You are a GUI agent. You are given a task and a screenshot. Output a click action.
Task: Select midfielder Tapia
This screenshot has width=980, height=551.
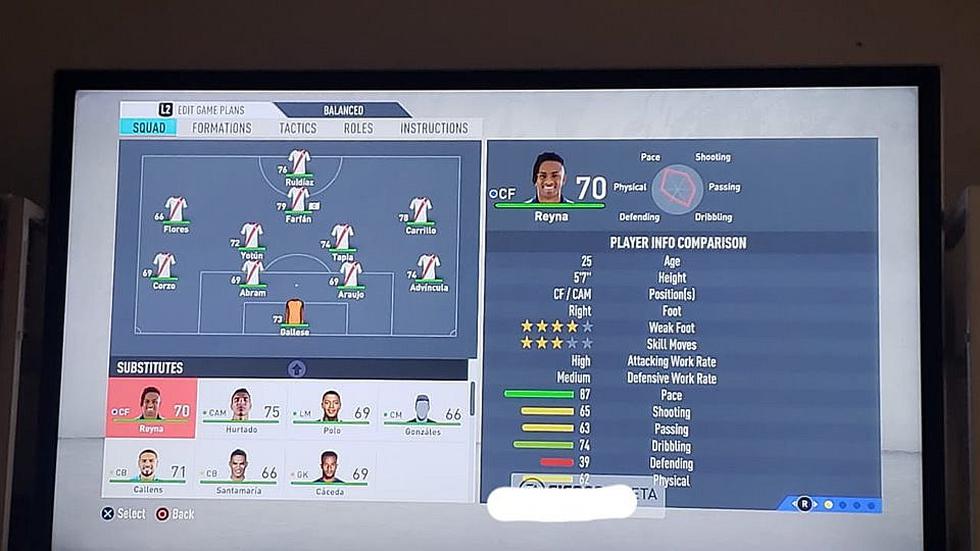tap(342, 238)
